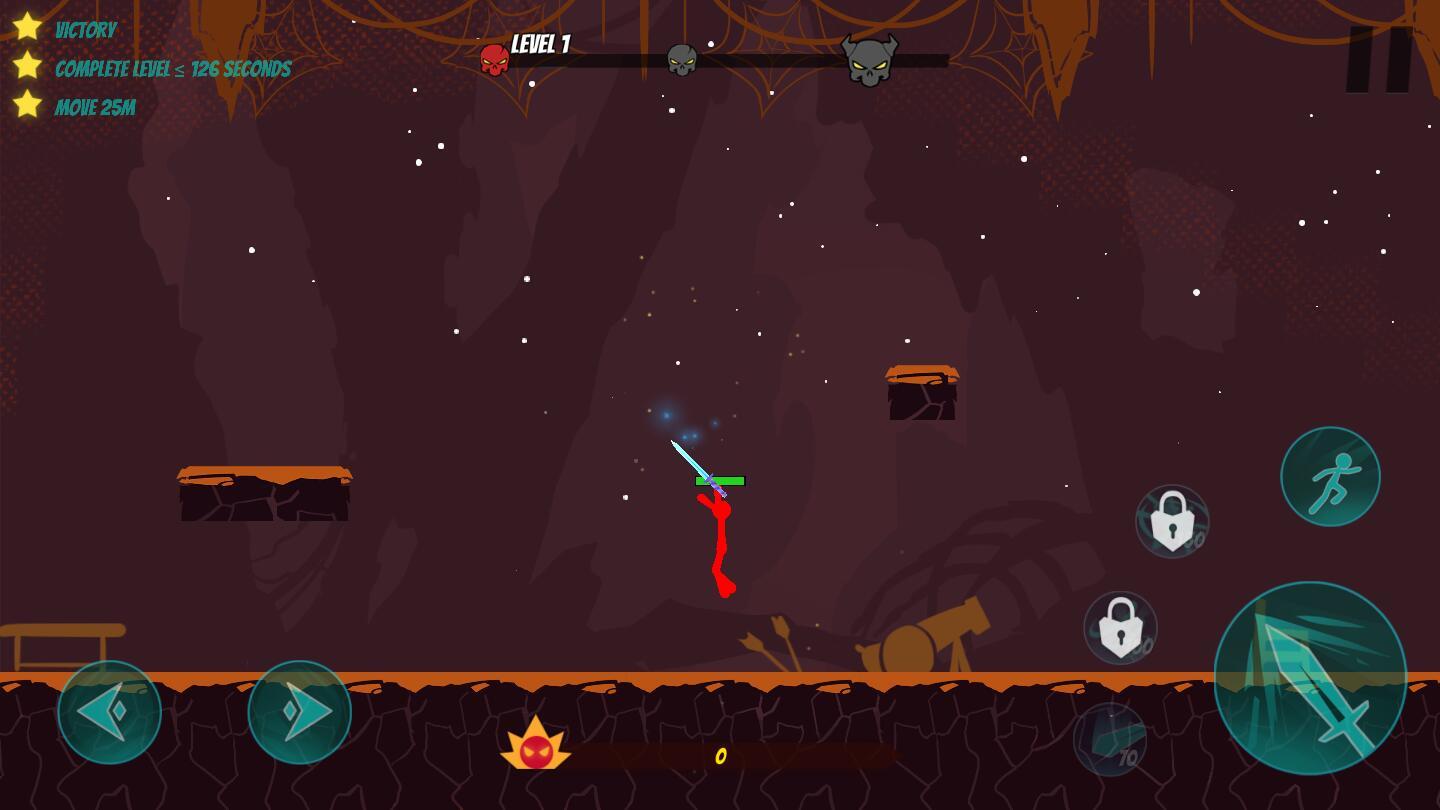Pause the game with the pause button
Image resolution: width=1440 pixels, height=810 pixels.
(1379, 59)
